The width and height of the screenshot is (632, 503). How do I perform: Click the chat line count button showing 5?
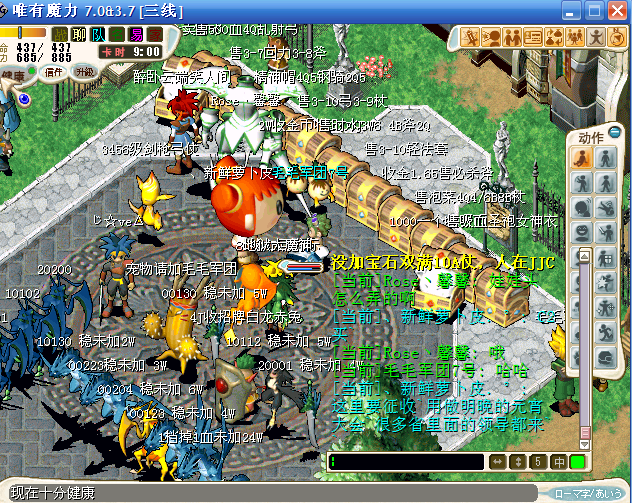pos(537,462)
